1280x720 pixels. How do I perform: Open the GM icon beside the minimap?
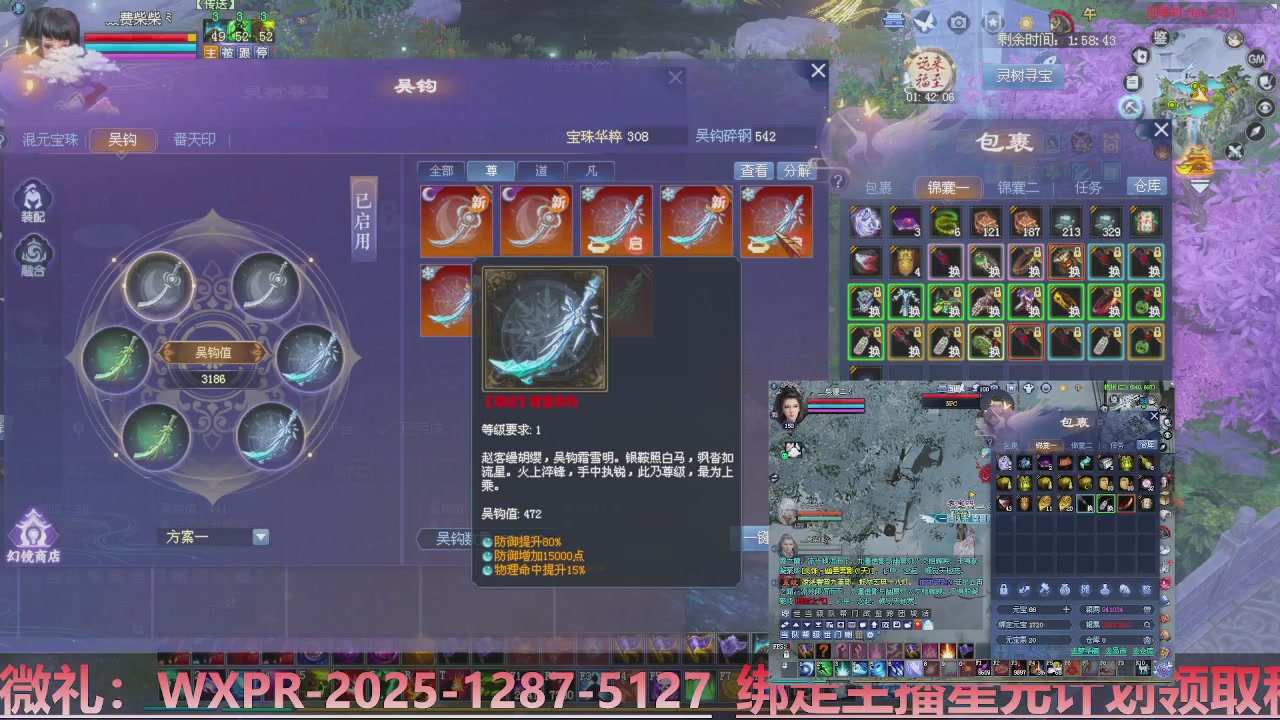(x=1256, y=59)
